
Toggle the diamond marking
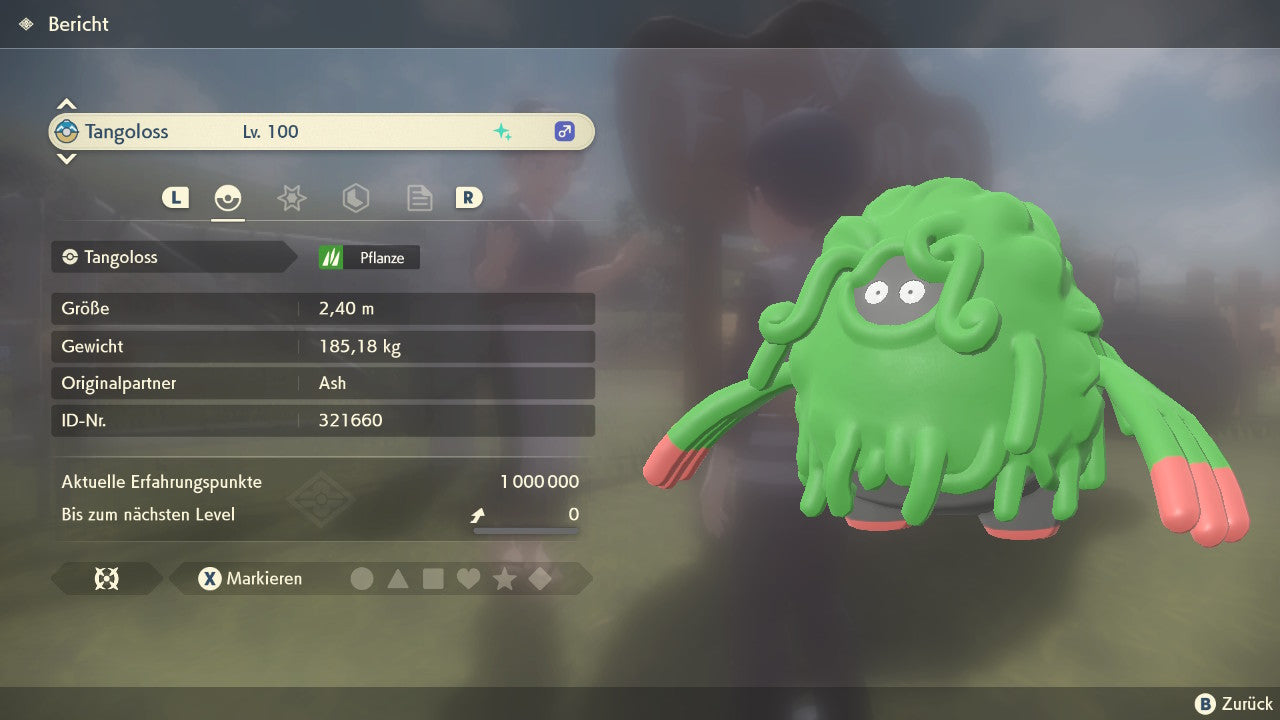[540, 579]
